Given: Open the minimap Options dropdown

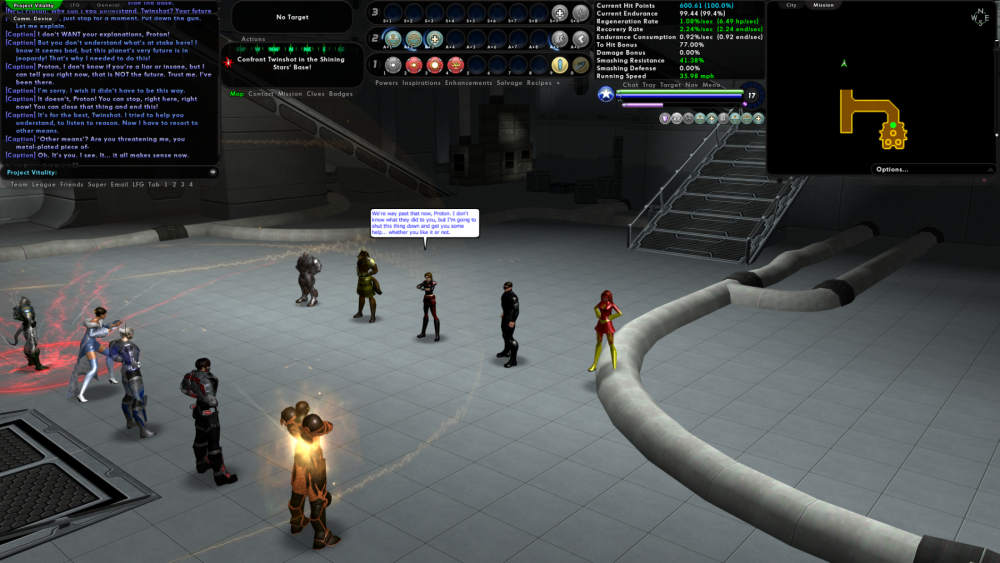Looking at the screenshot, I should pos(891,169).
